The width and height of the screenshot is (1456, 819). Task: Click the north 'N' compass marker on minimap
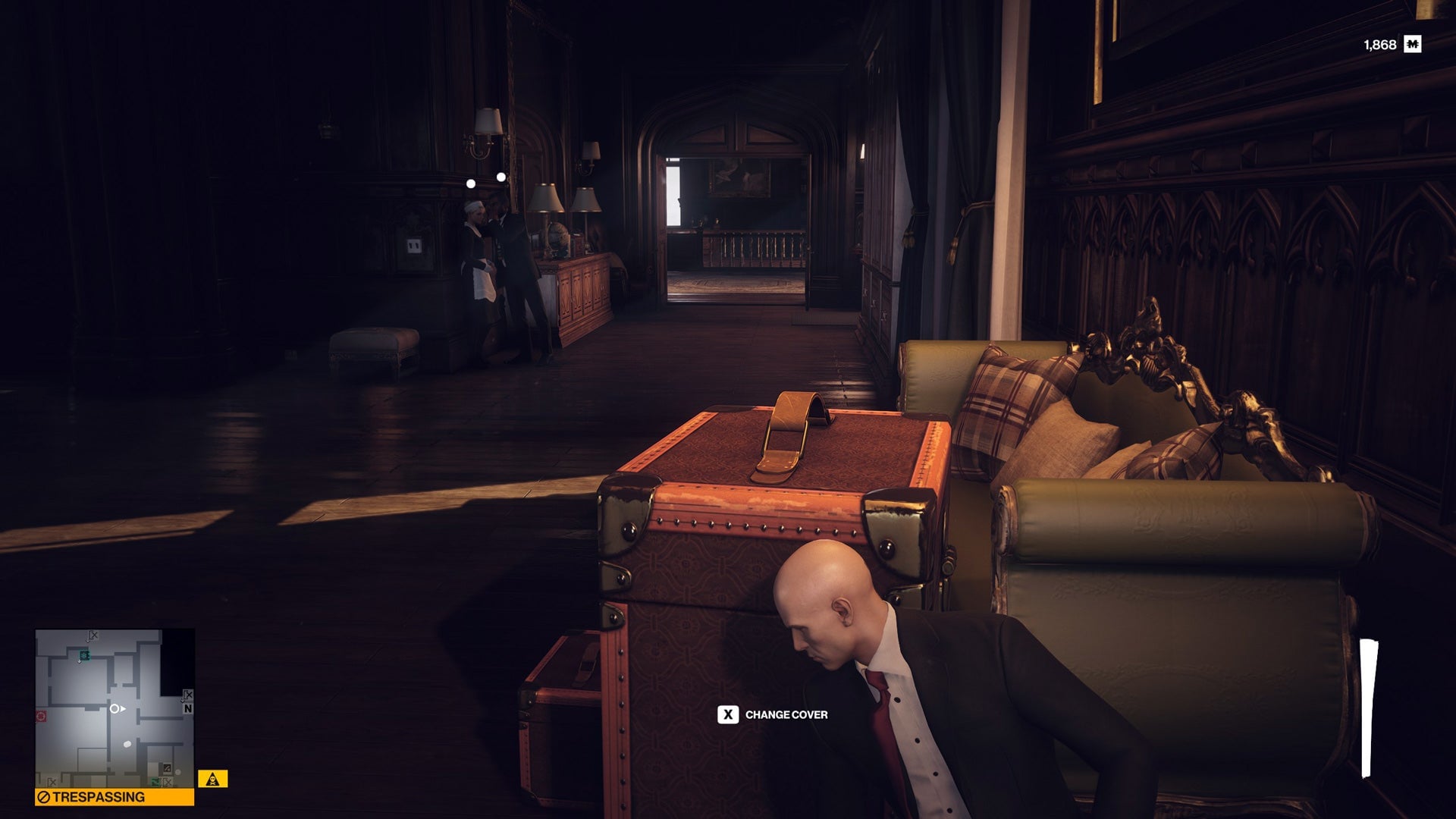click(x=188, y=709)
